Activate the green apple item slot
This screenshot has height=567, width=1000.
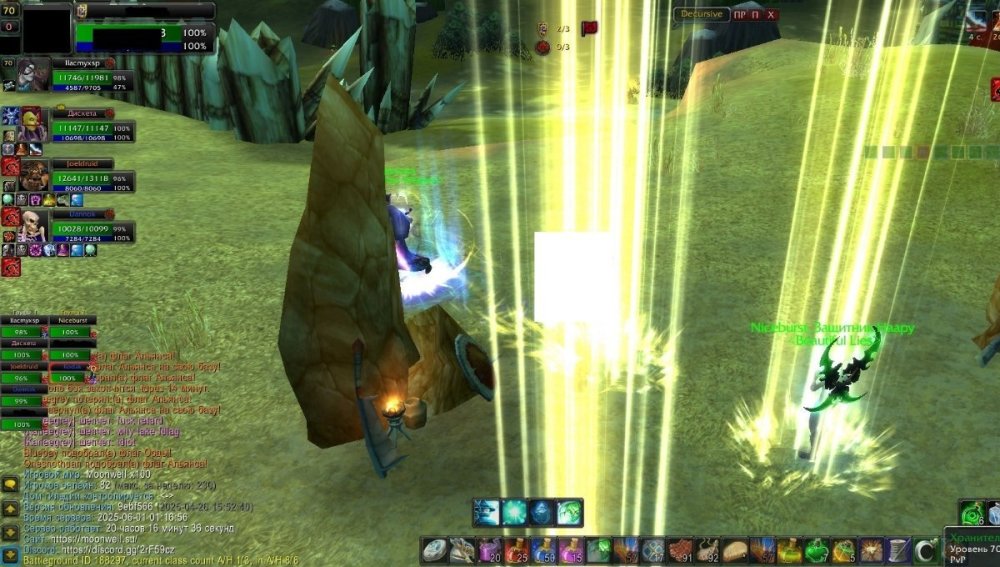click(x=818, y=550)
